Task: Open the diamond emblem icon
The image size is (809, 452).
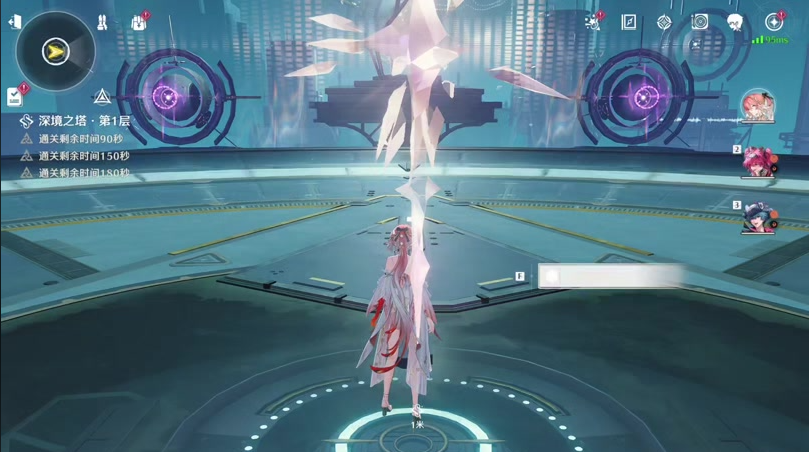Action: pos(664,22)
